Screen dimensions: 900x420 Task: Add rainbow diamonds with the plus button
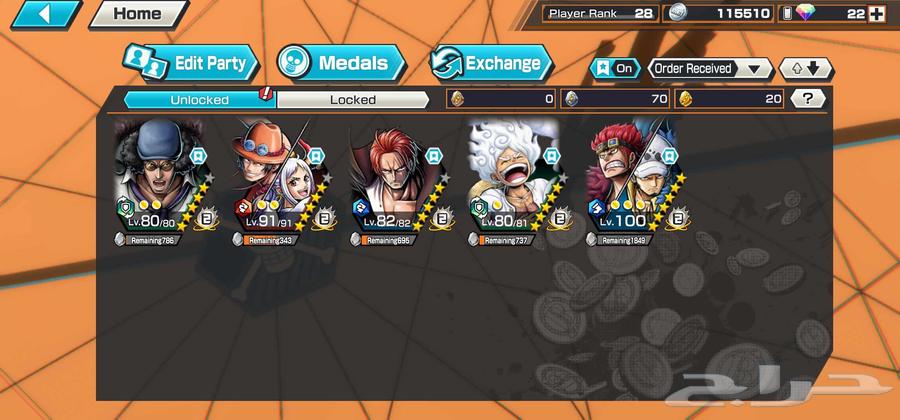877,14
